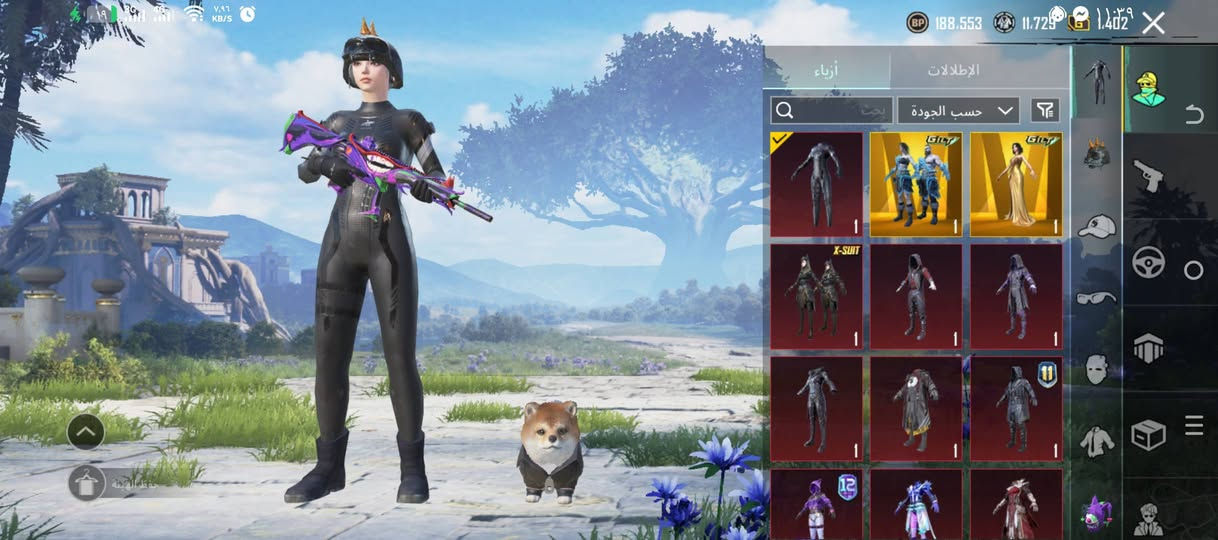Expand the up-arrow circle button
Image resolution: width=1218 pixels, height=540 pixels.
[86, 432]
